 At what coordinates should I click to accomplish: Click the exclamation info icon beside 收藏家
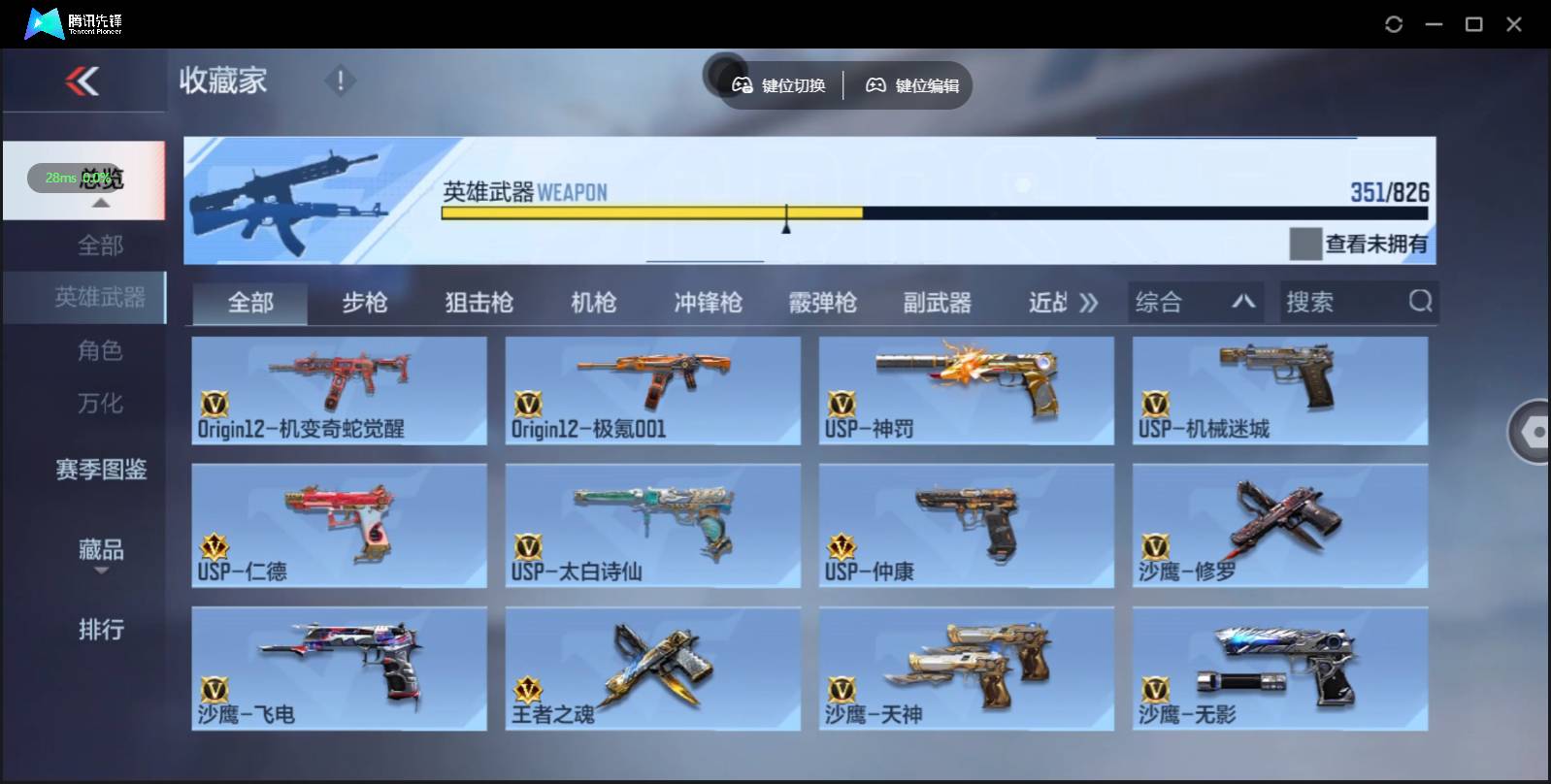(x=340, y=82)
